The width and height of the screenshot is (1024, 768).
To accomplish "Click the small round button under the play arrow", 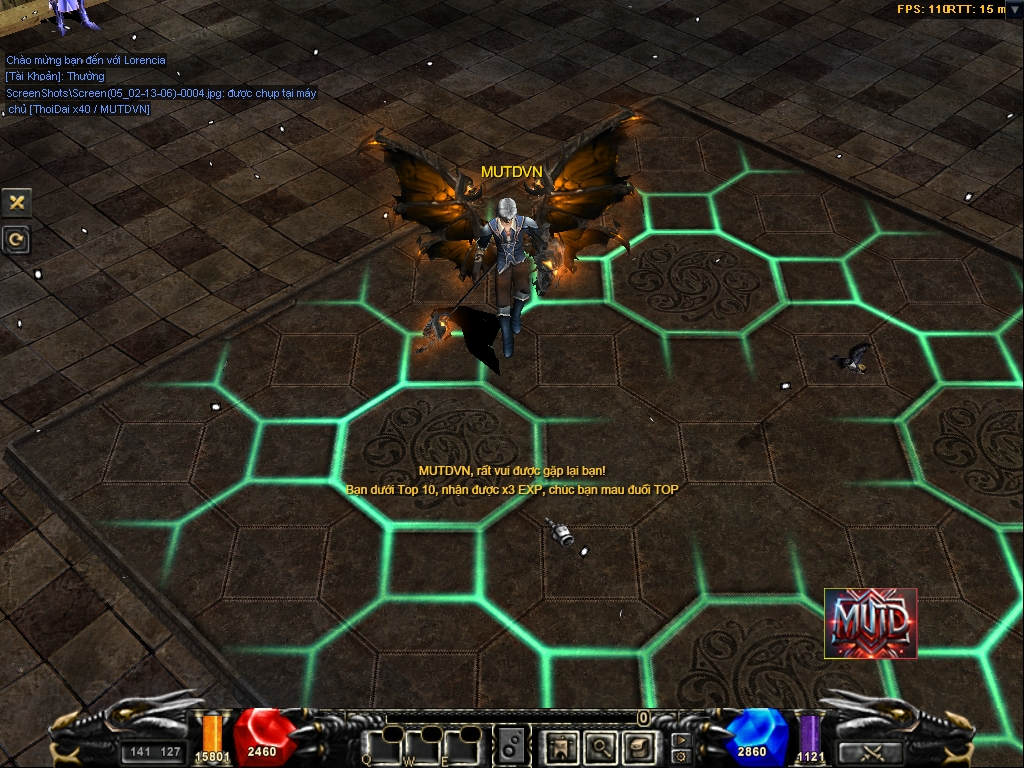I will pyautogui.click(x=682, y=755).
